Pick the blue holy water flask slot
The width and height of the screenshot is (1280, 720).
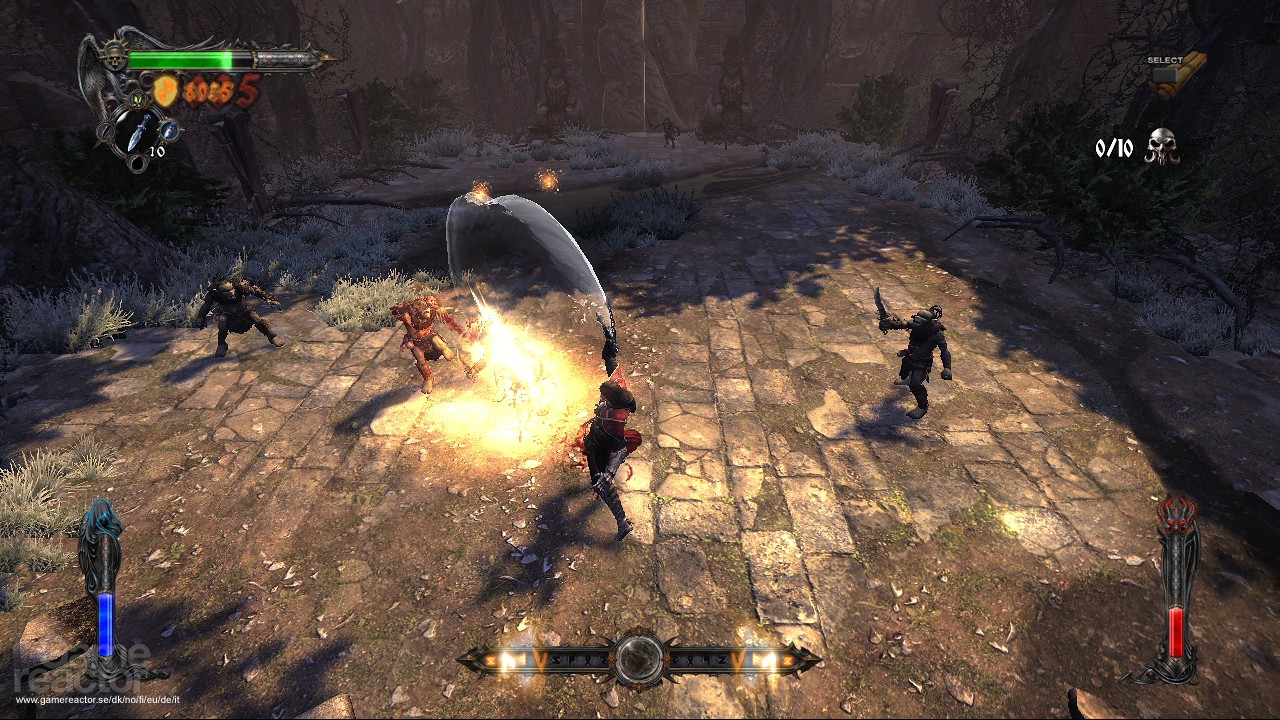tap(169, 130)
